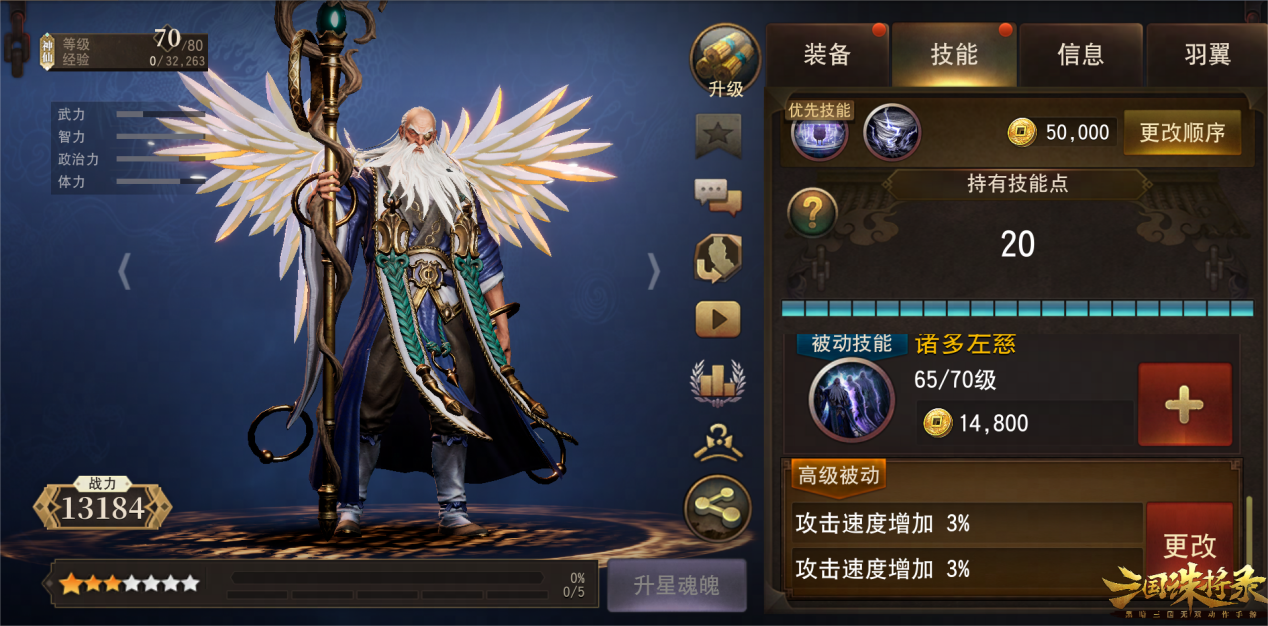The height and width of the screenshot is (626, 1268).
Task: Select the tornado priority skill icon
Action: (891, 133)
